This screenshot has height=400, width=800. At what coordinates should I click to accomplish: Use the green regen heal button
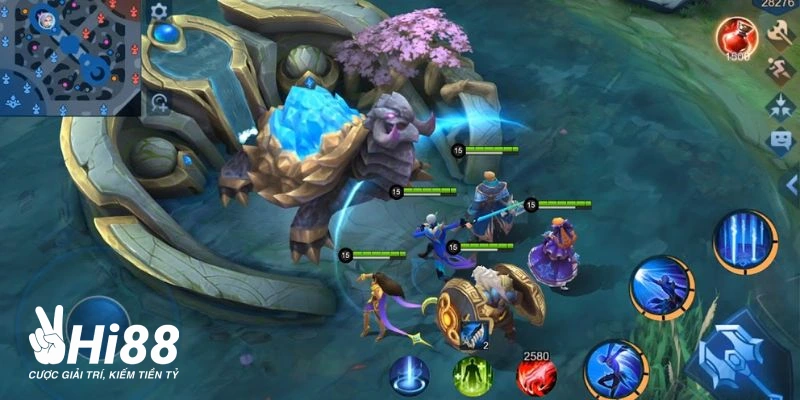(472, 377)
